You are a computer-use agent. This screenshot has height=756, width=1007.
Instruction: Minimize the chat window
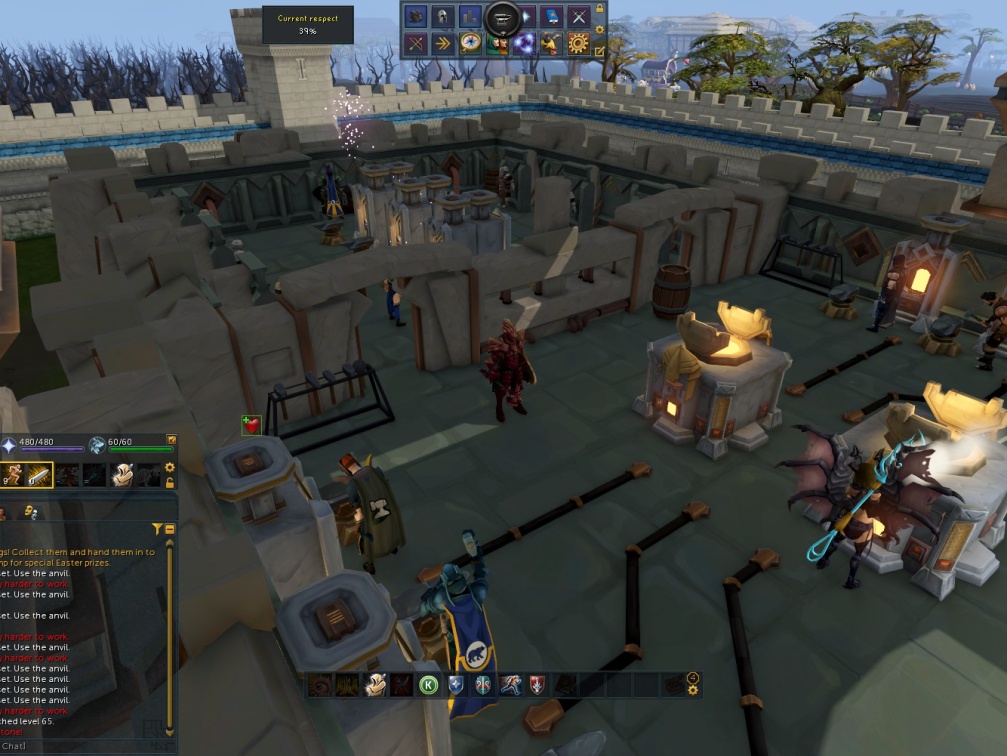click(x=170, y=528)
